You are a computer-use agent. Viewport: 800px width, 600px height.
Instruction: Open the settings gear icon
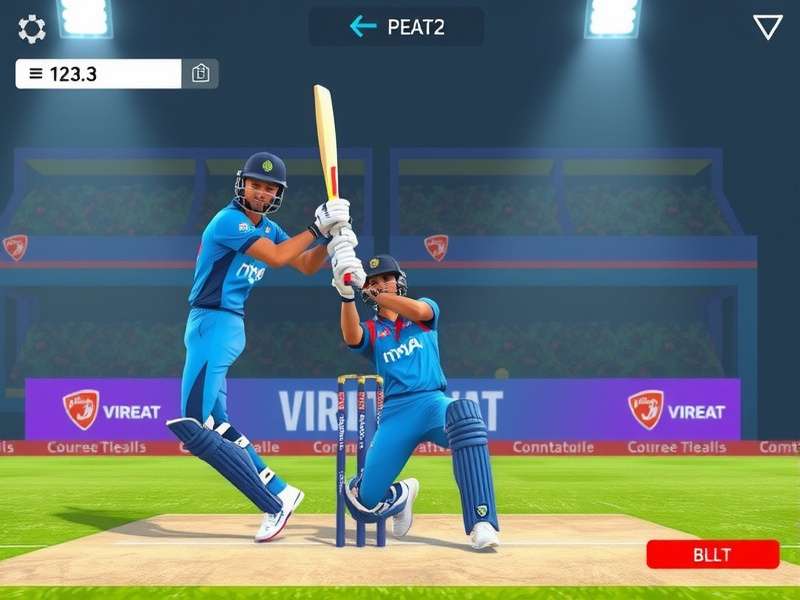point(32,29)
